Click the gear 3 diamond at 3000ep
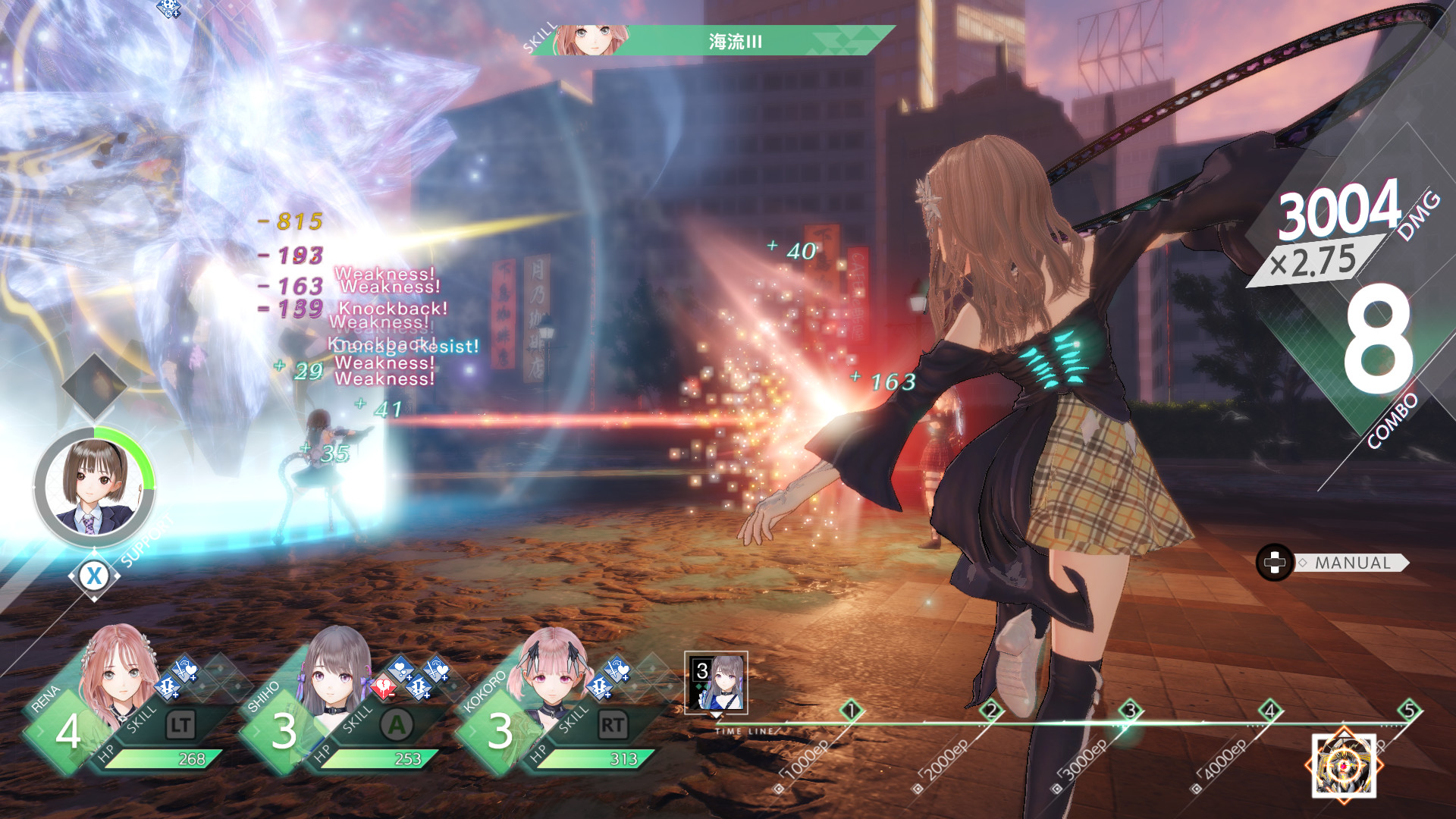The width and height of the screenshot is (1456, 819). [x=1130, y=711]
